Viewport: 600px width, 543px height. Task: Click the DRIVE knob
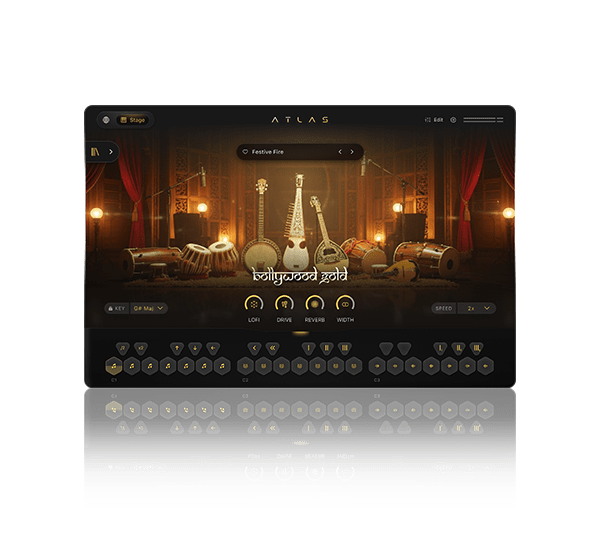point(284,304)
